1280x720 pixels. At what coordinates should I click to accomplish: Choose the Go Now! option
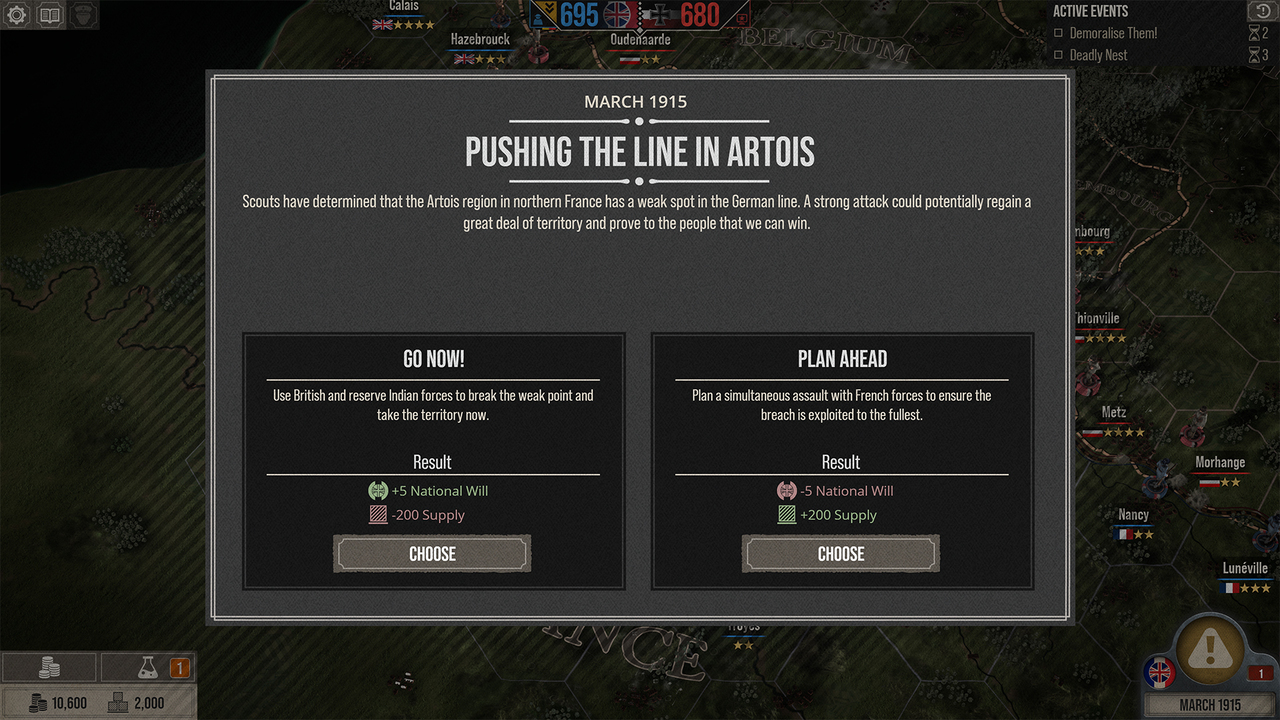coord(432,554)
